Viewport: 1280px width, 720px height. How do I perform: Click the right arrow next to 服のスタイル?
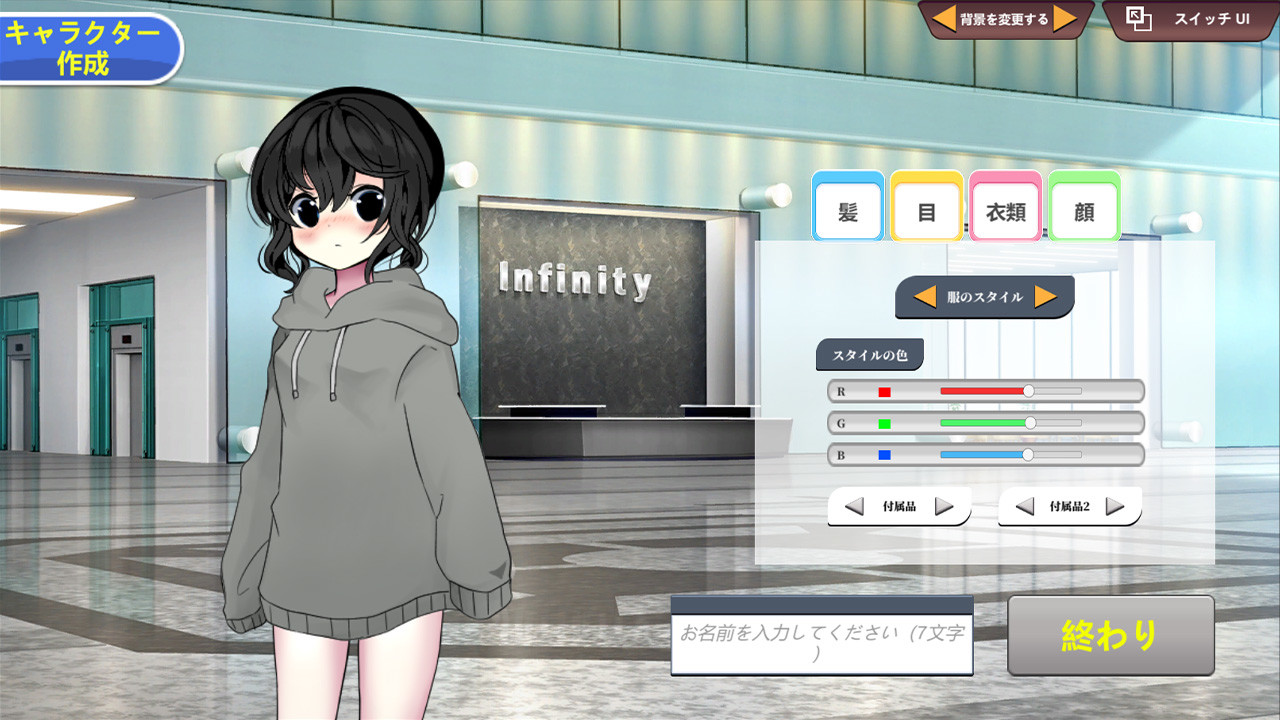click(1046, 299)
